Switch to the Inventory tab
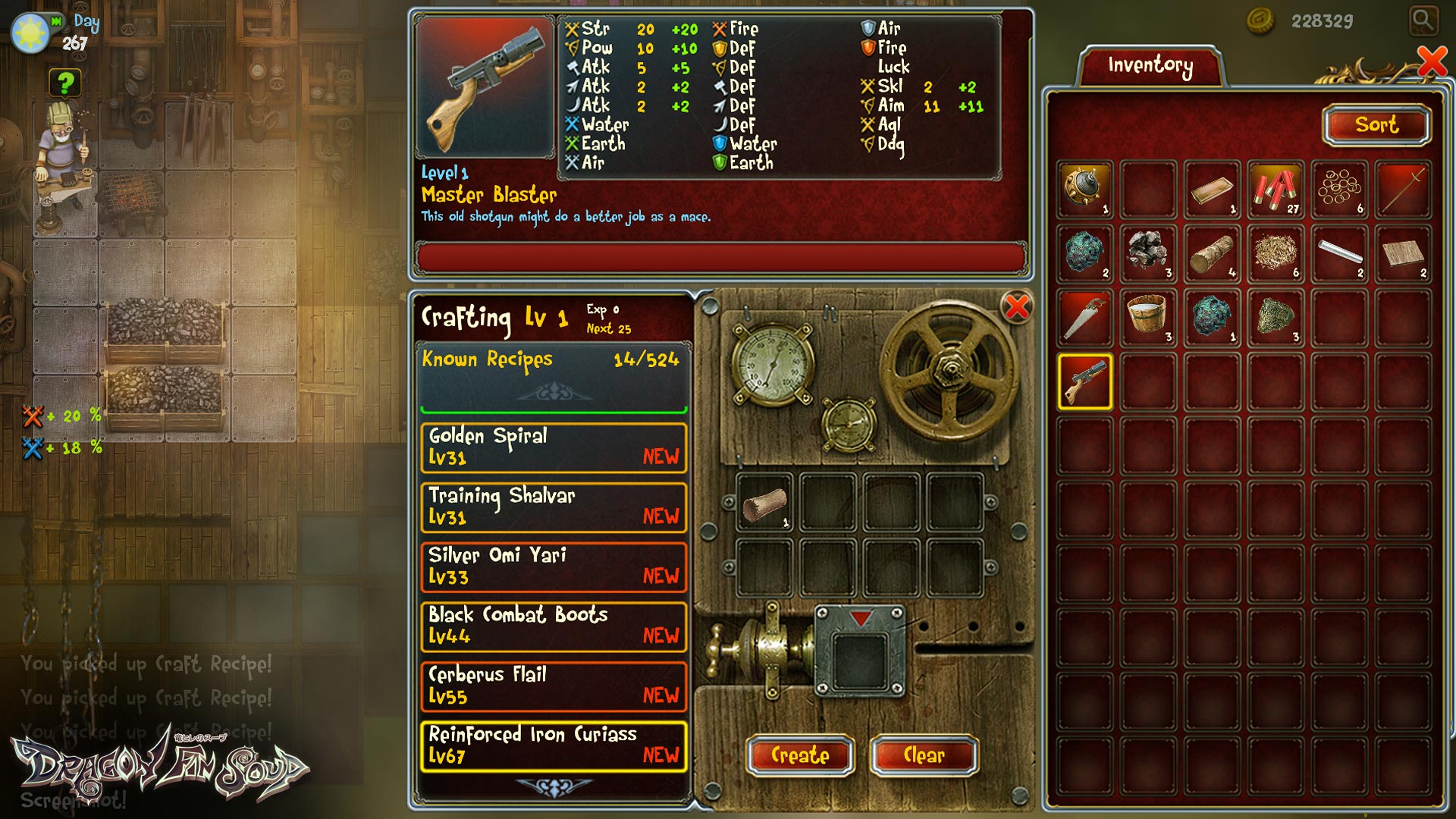Viewport: 1456px width, 819px height. point(1150,64)
